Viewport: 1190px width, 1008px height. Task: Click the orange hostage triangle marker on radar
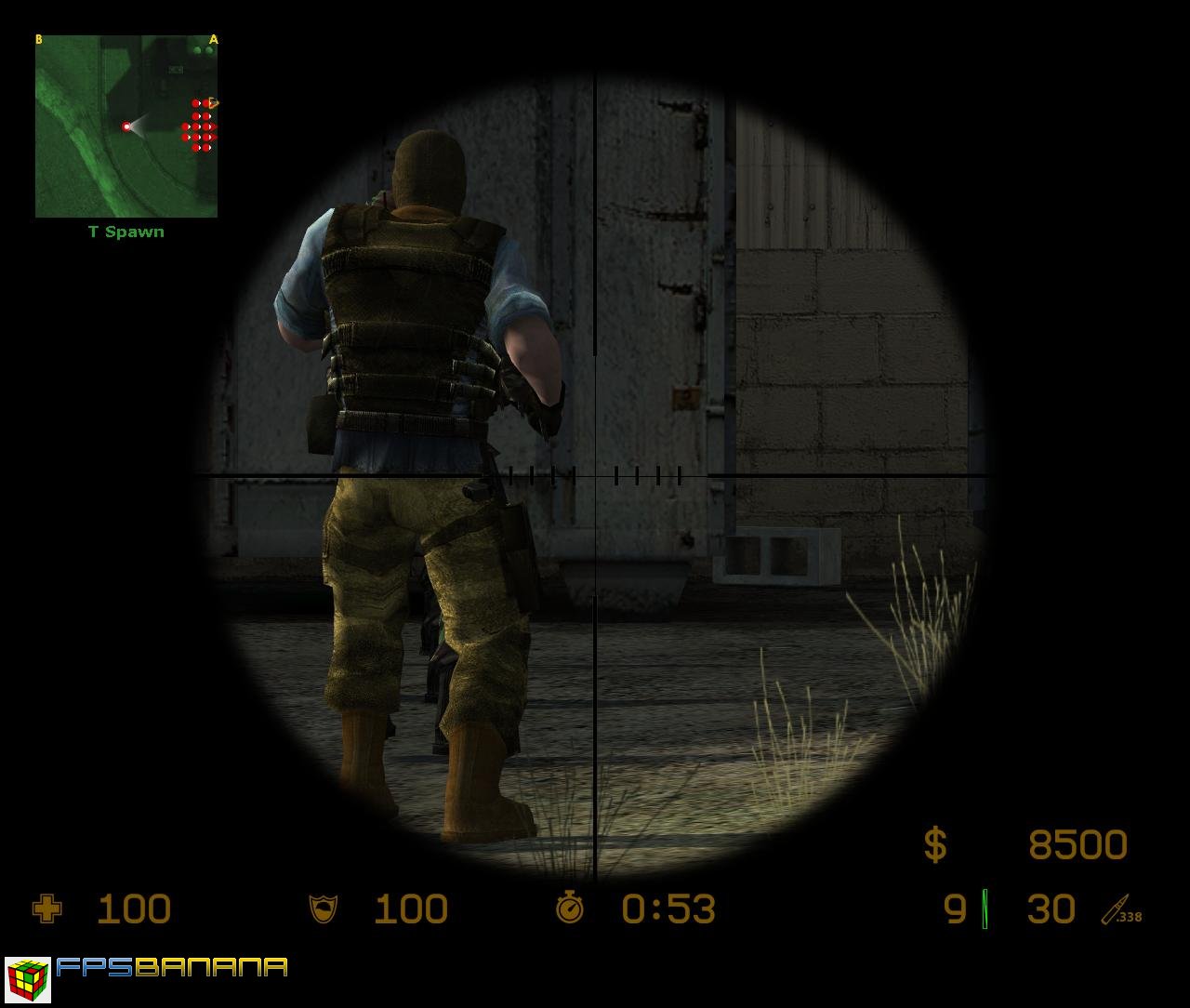212,102
